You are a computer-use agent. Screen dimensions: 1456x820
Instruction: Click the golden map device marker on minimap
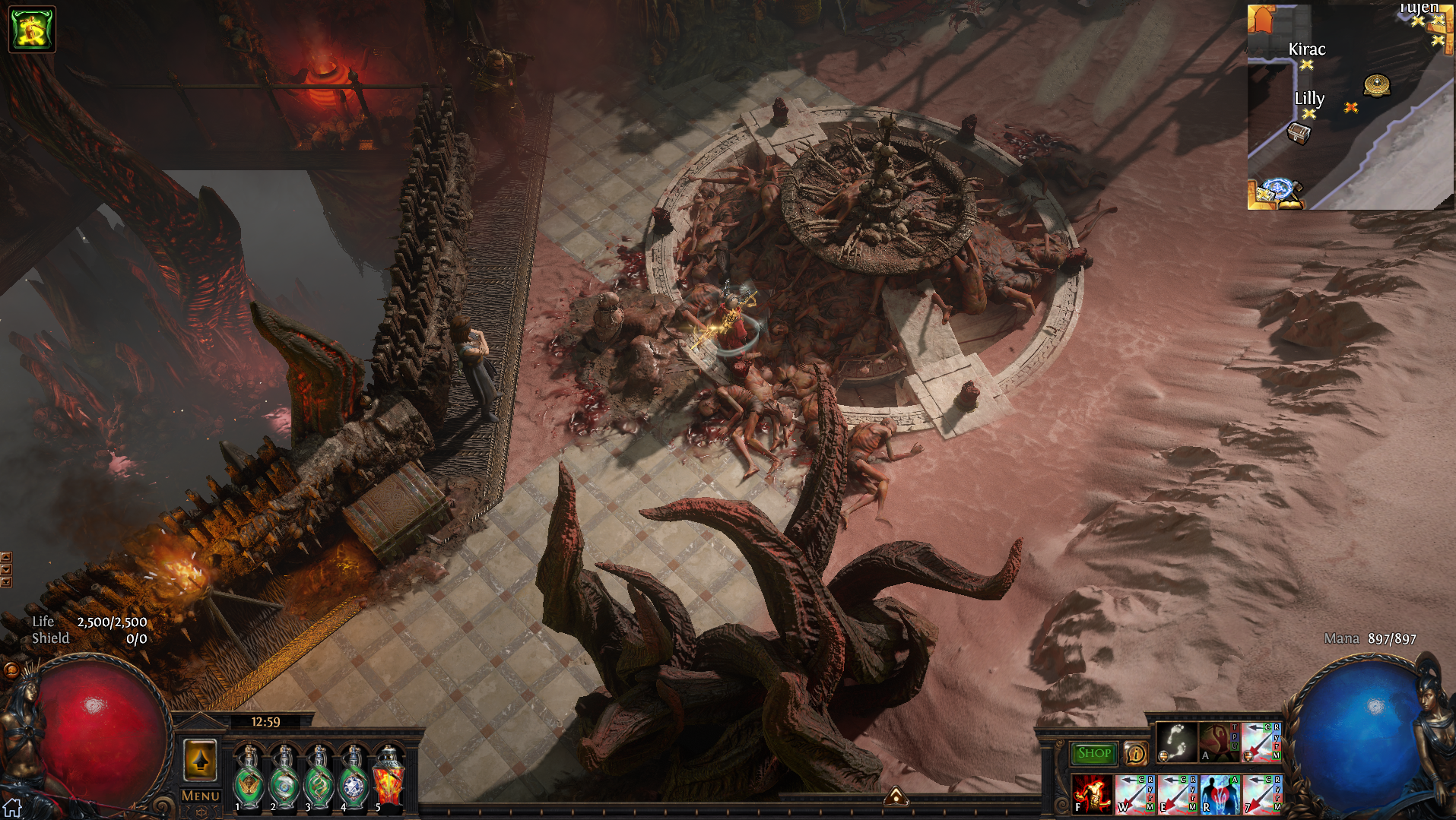tap(1377, 84)
